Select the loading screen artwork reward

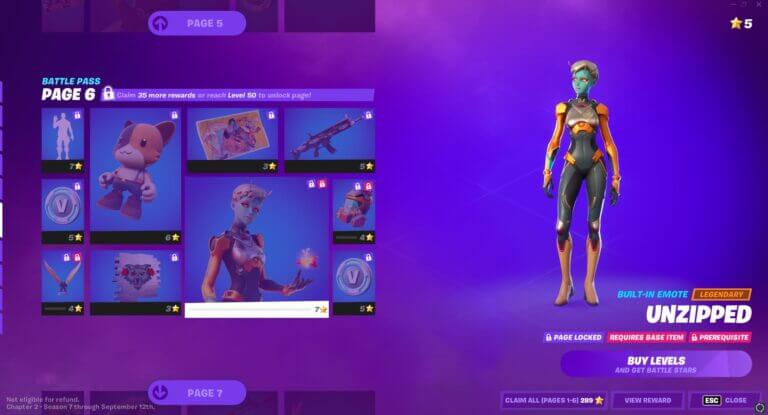231,139
